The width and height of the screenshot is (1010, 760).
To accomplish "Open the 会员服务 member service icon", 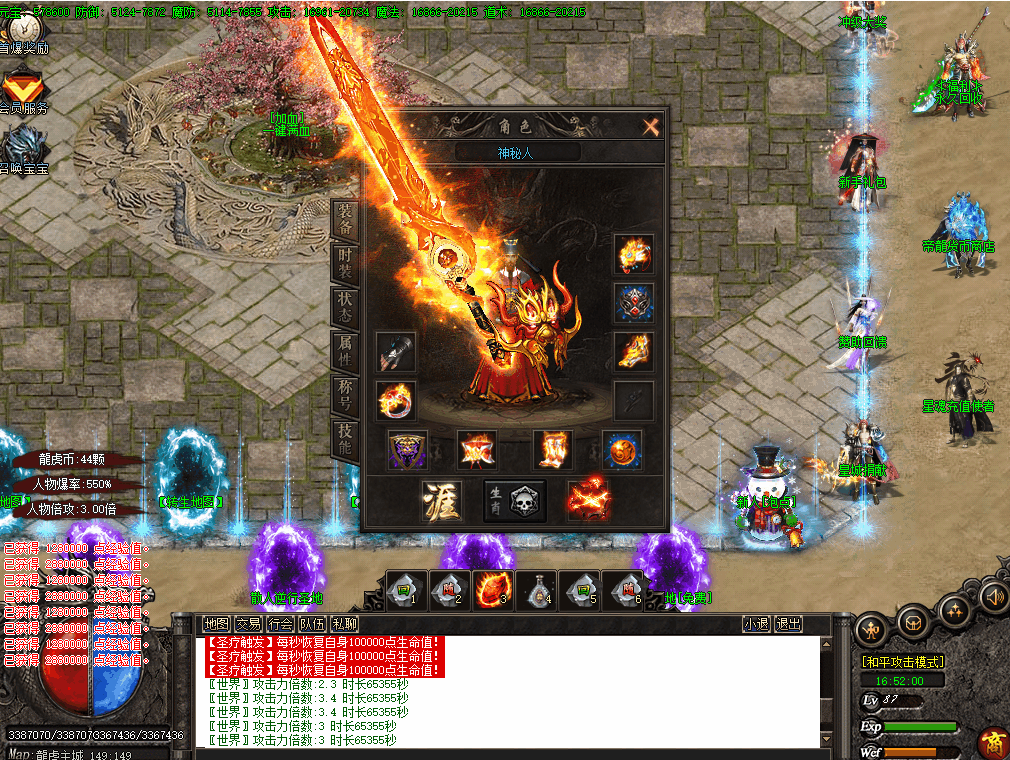I will 24,91.
